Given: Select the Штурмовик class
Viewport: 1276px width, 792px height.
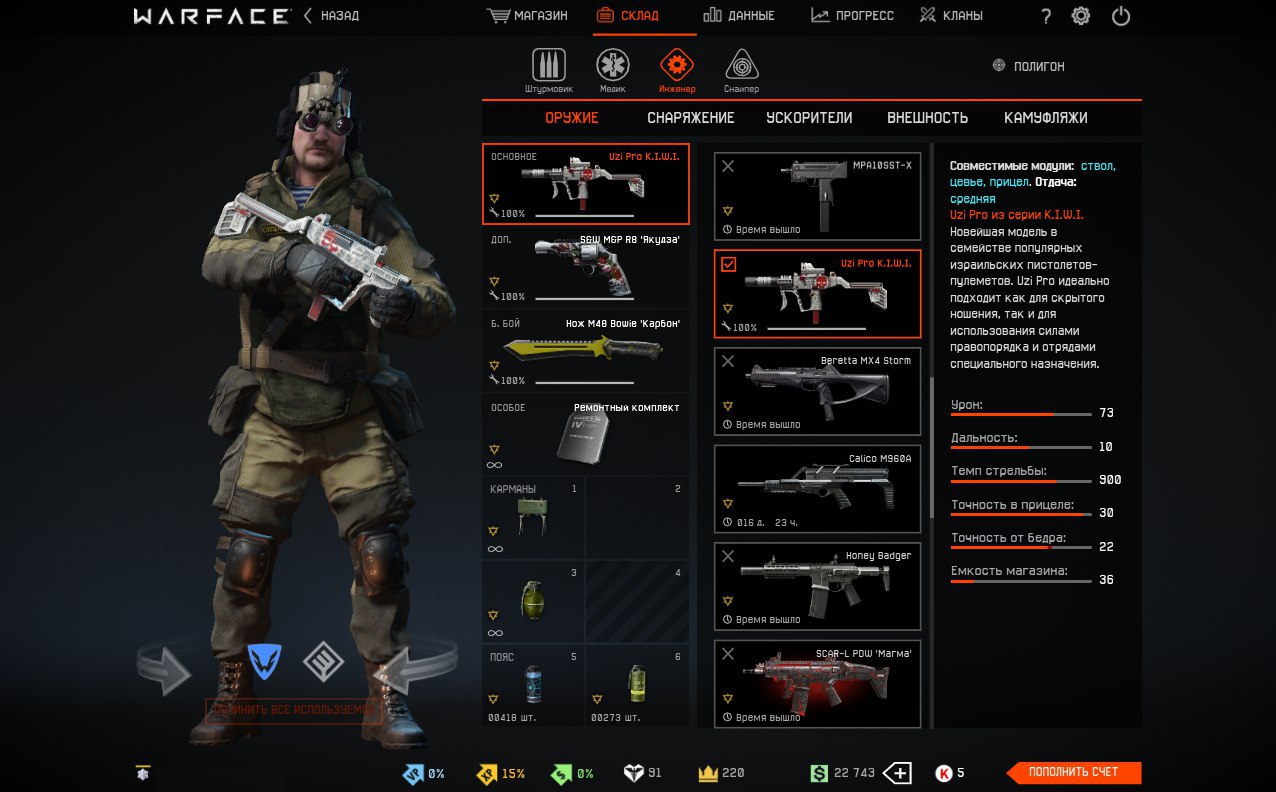Looking at the screenshot, I should [548, 70].
